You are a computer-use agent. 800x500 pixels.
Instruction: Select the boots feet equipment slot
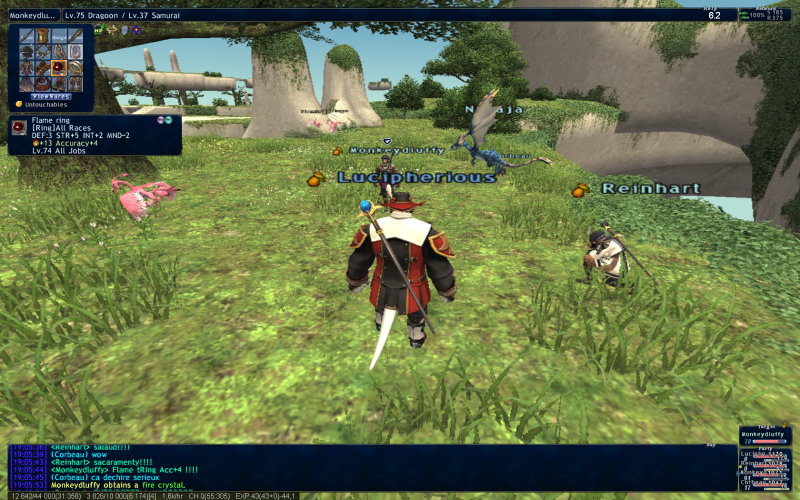[77, 83]
